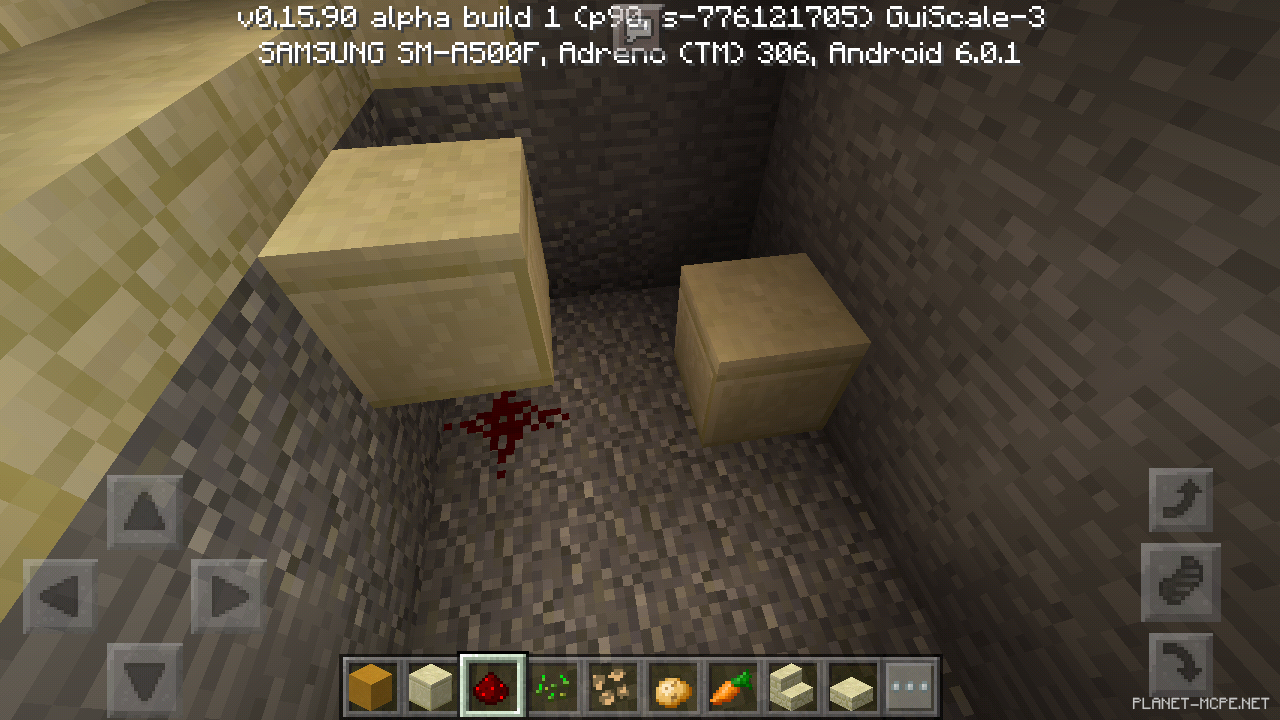Toggle flight with the wings button

pyautogui.click(x=1180, y=582)
